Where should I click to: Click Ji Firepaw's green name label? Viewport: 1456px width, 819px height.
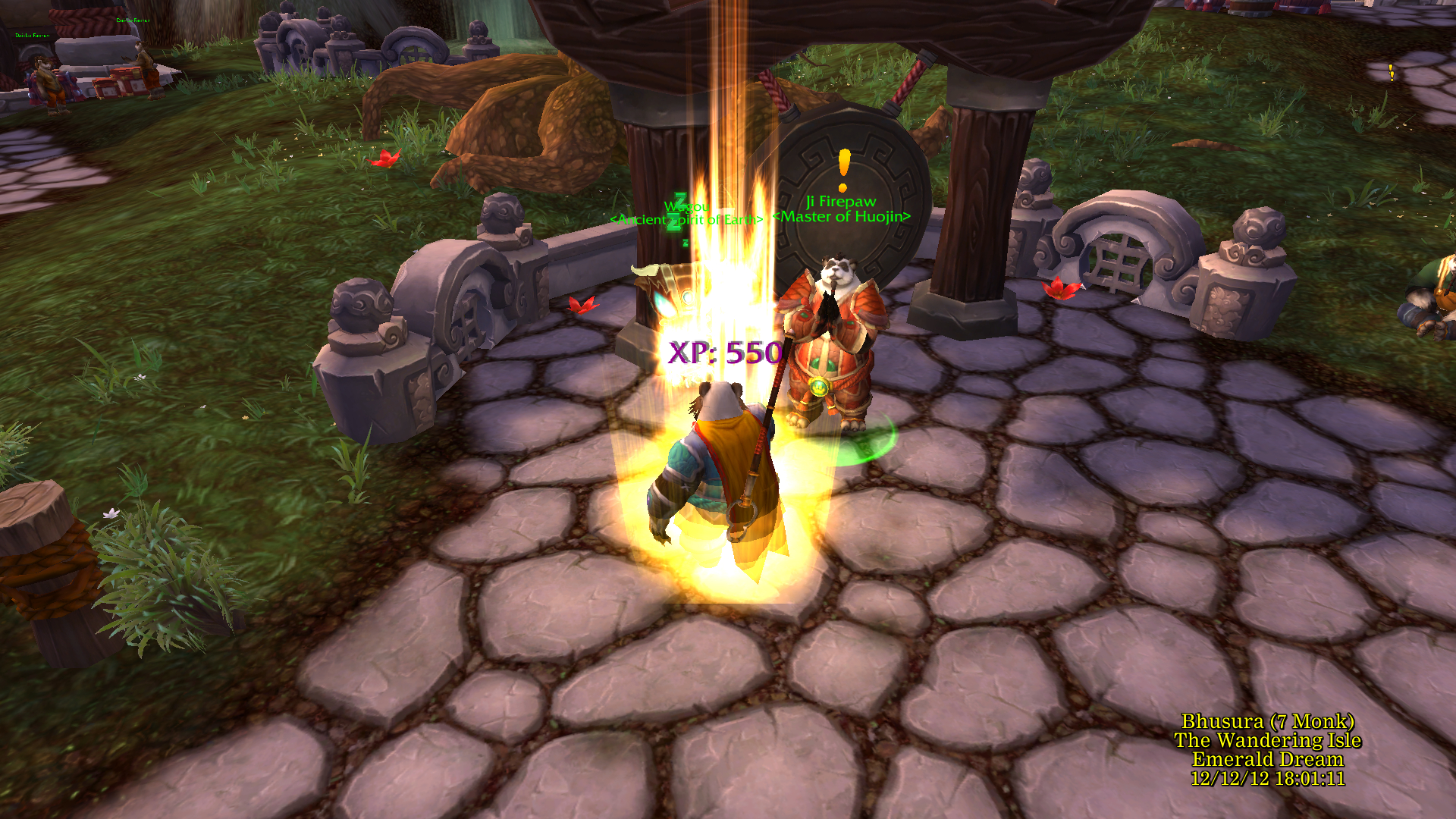pos(840,202)
